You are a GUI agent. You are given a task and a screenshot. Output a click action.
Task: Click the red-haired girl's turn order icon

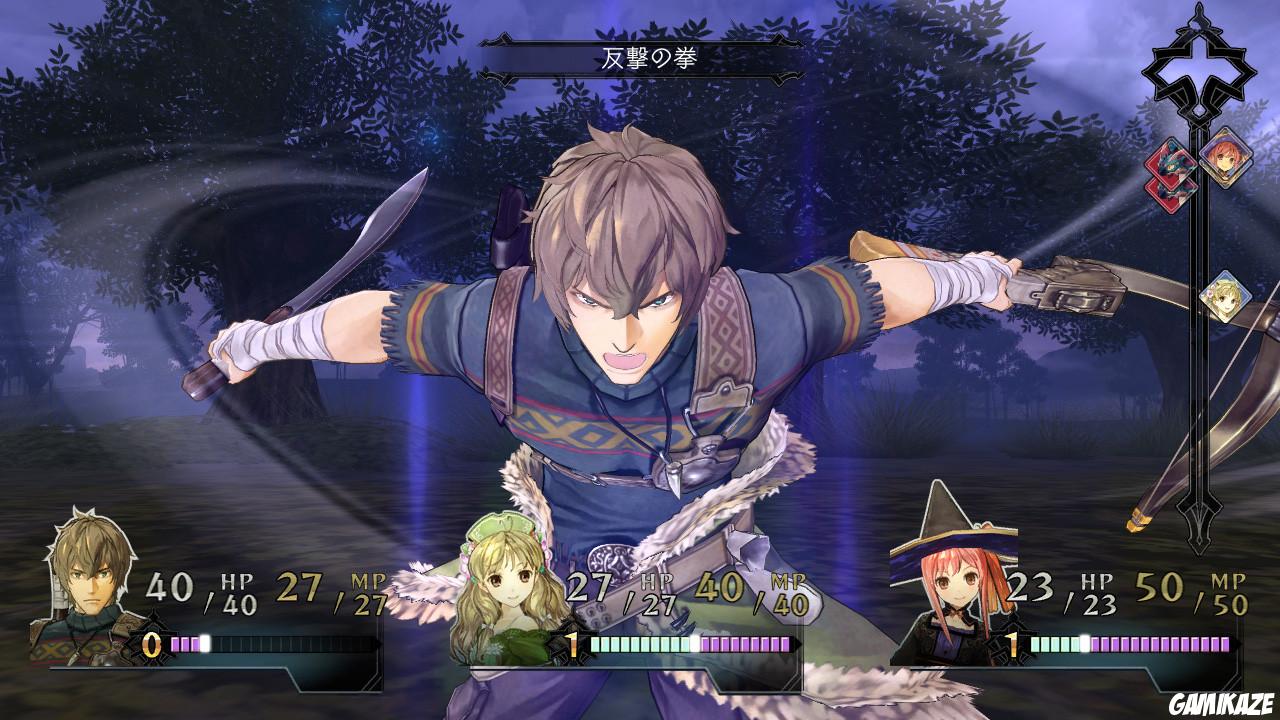(x=1225, y=161)
